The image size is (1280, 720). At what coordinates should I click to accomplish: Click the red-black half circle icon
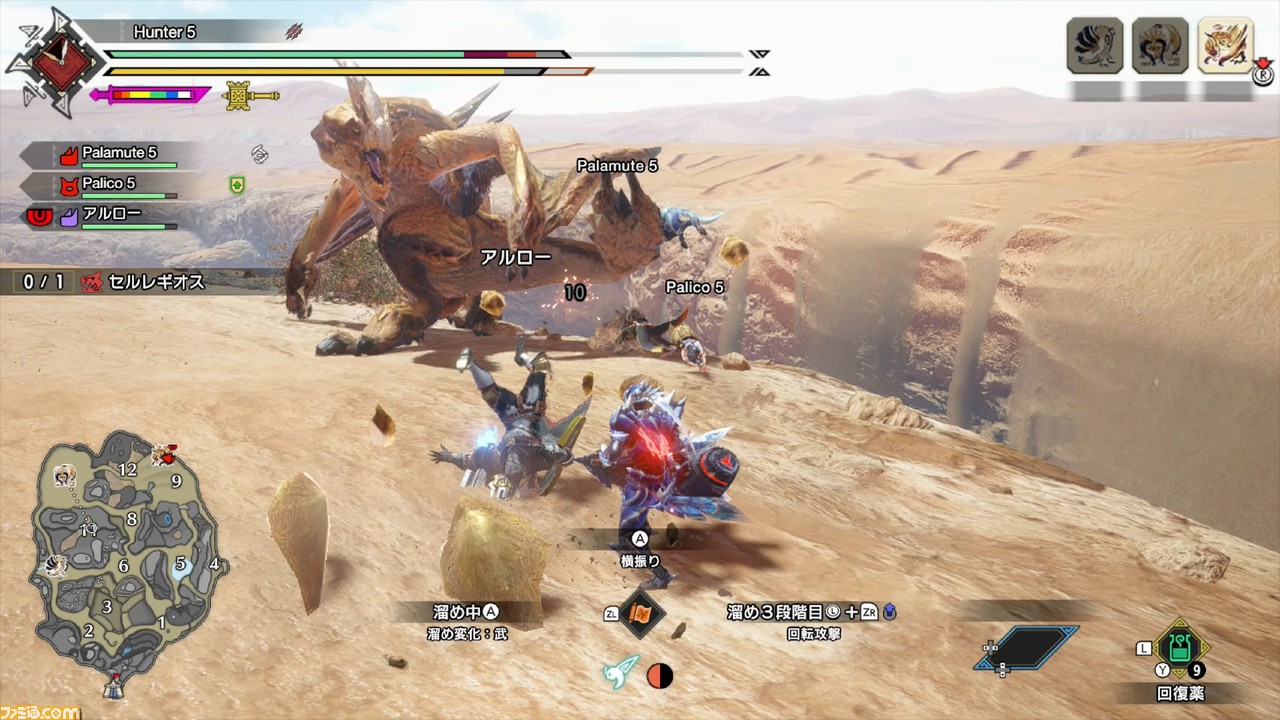click(x=660, y=676)
